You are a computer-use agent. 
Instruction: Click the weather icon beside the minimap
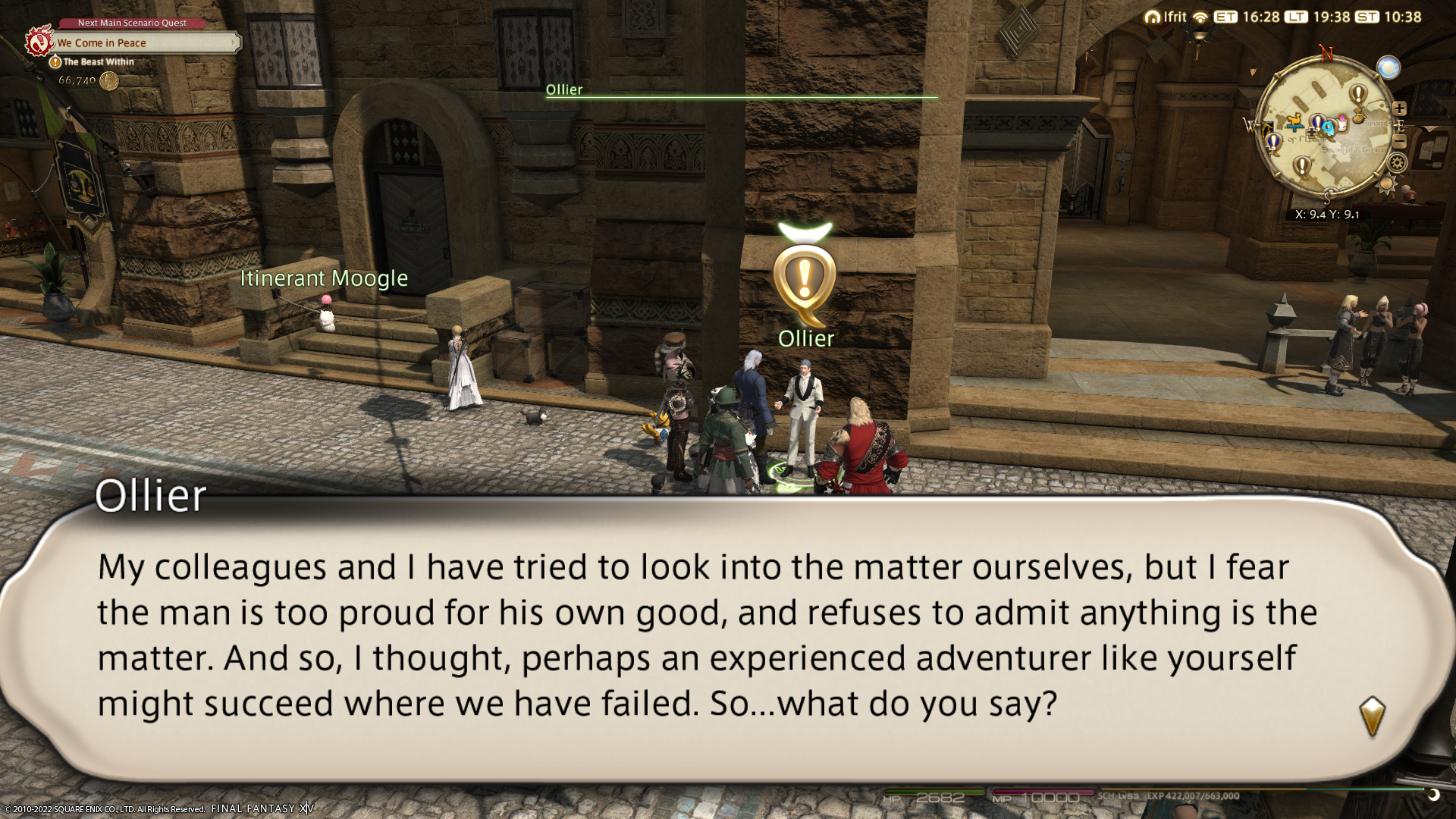click(x=1389, y=68)
